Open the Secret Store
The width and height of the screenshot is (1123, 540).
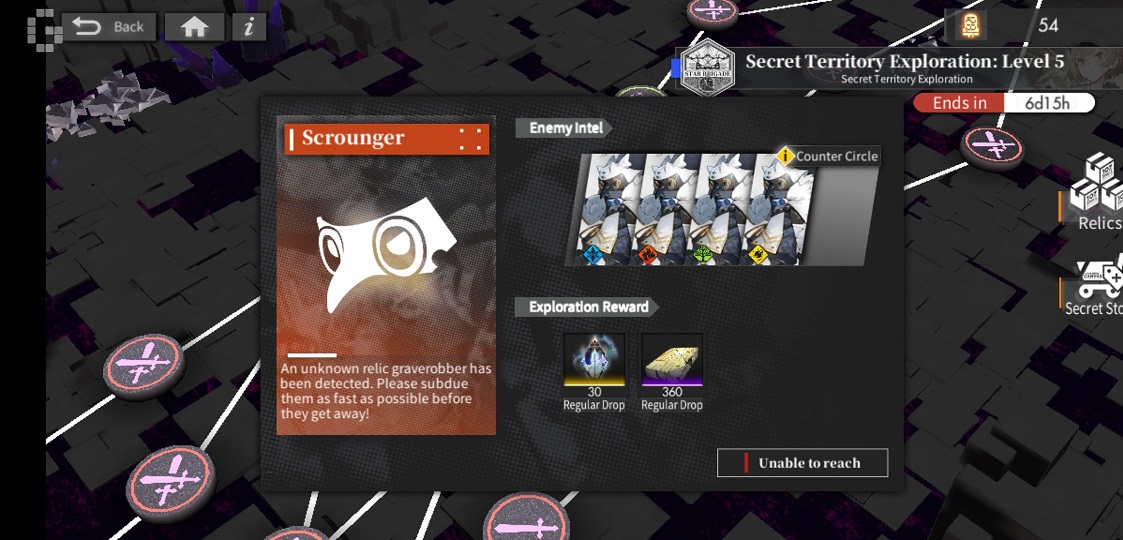[x=1096, y=287]
